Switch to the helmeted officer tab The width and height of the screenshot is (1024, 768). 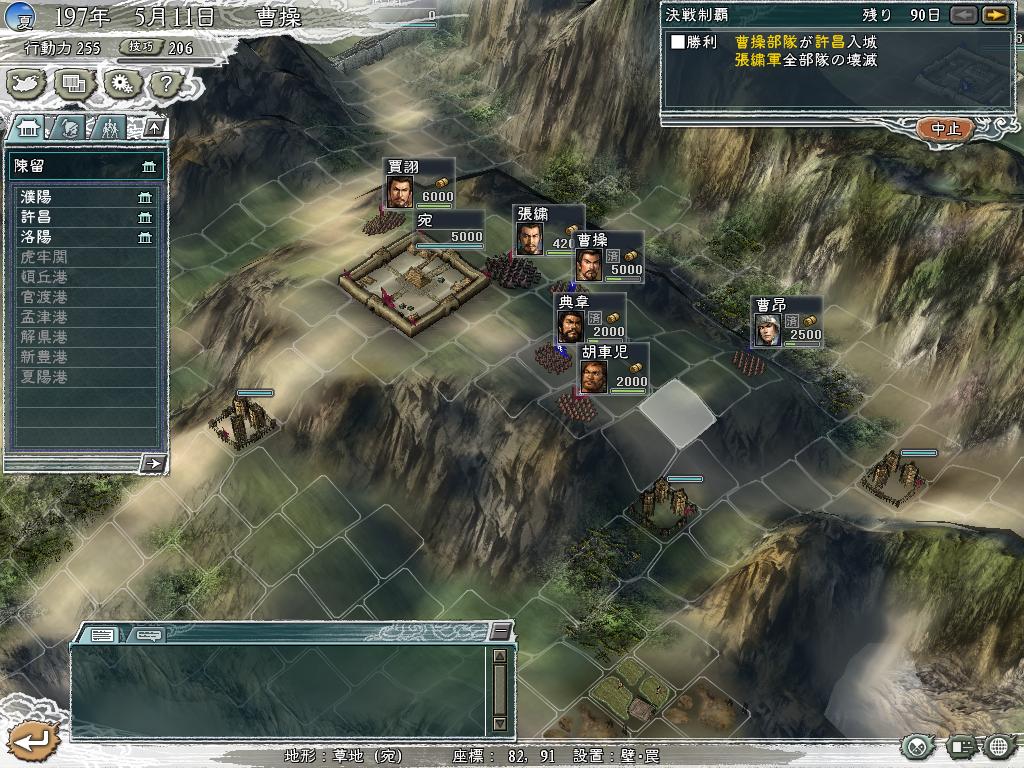(x=69, y=127)
